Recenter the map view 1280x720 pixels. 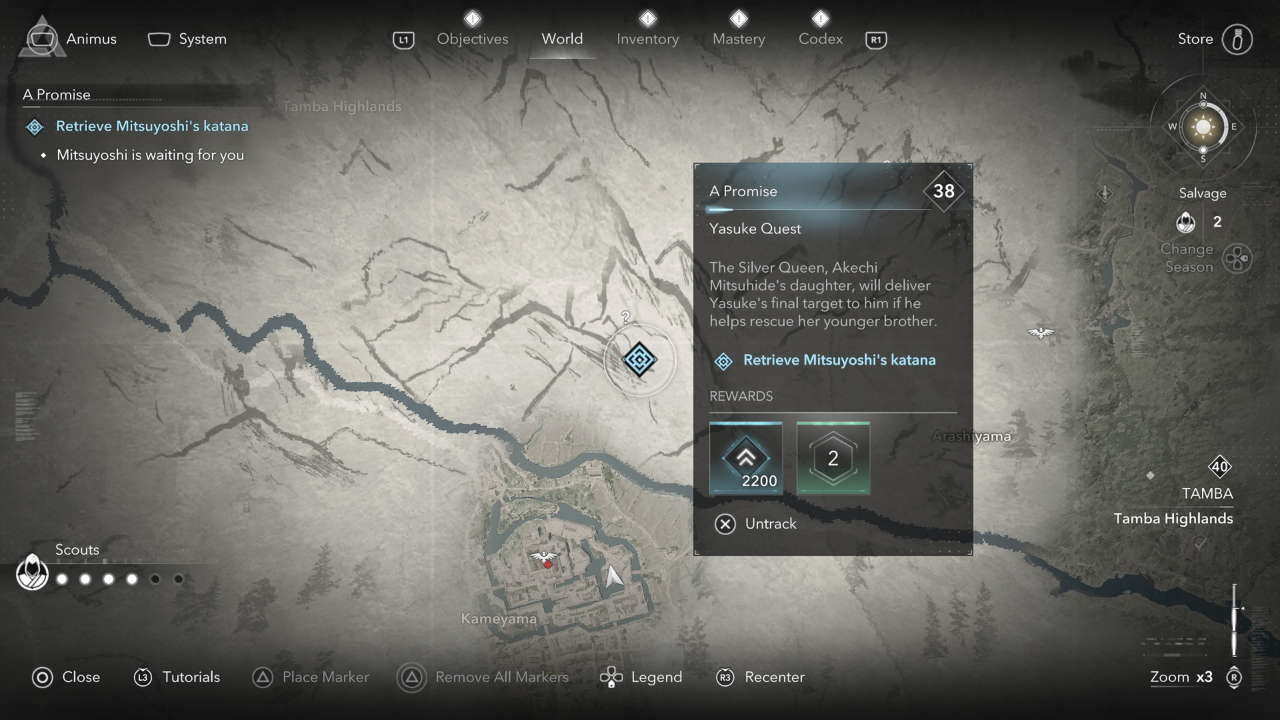pyautogui.click(x=761, y=677)
